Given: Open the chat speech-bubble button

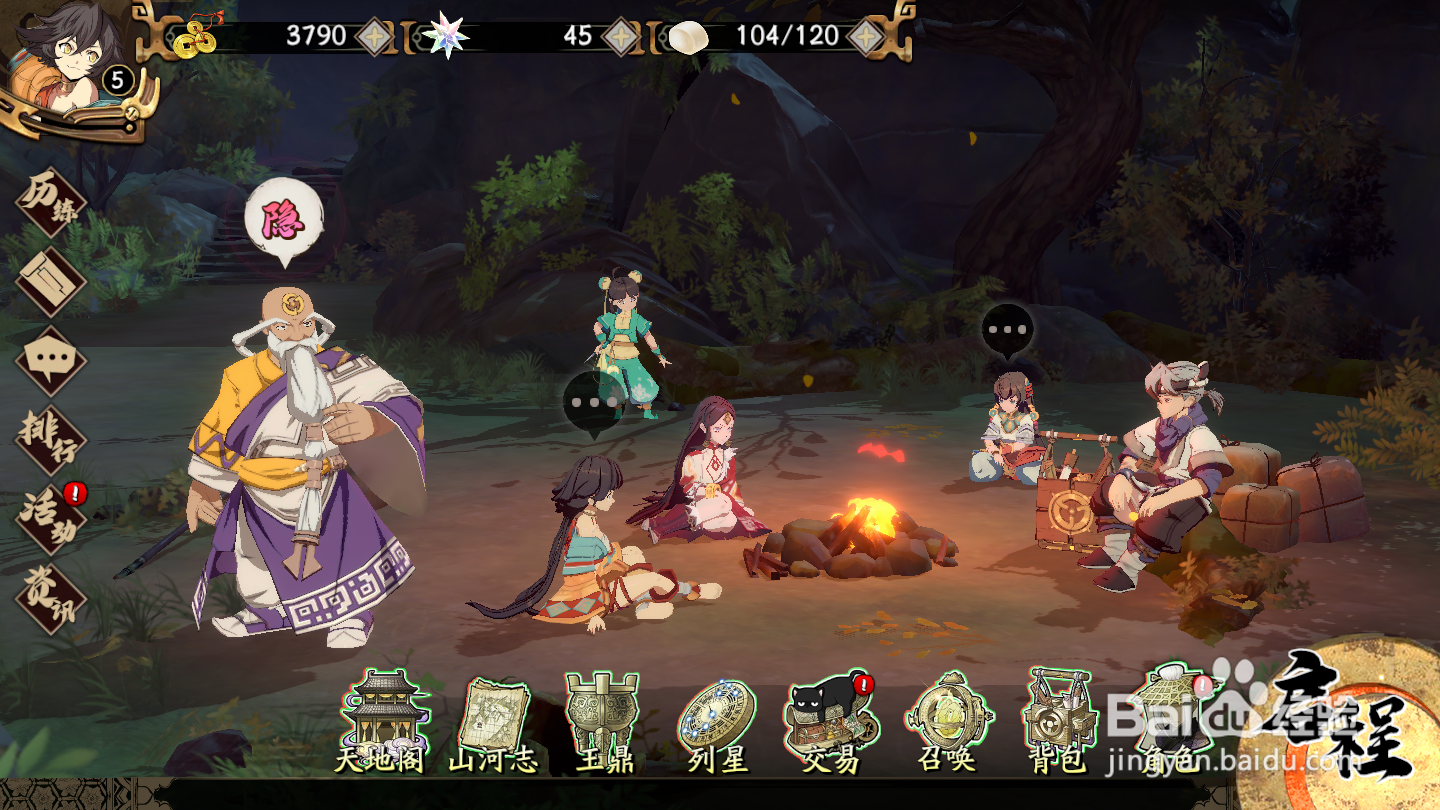Looking at the screenshot, I should [51, 360].
